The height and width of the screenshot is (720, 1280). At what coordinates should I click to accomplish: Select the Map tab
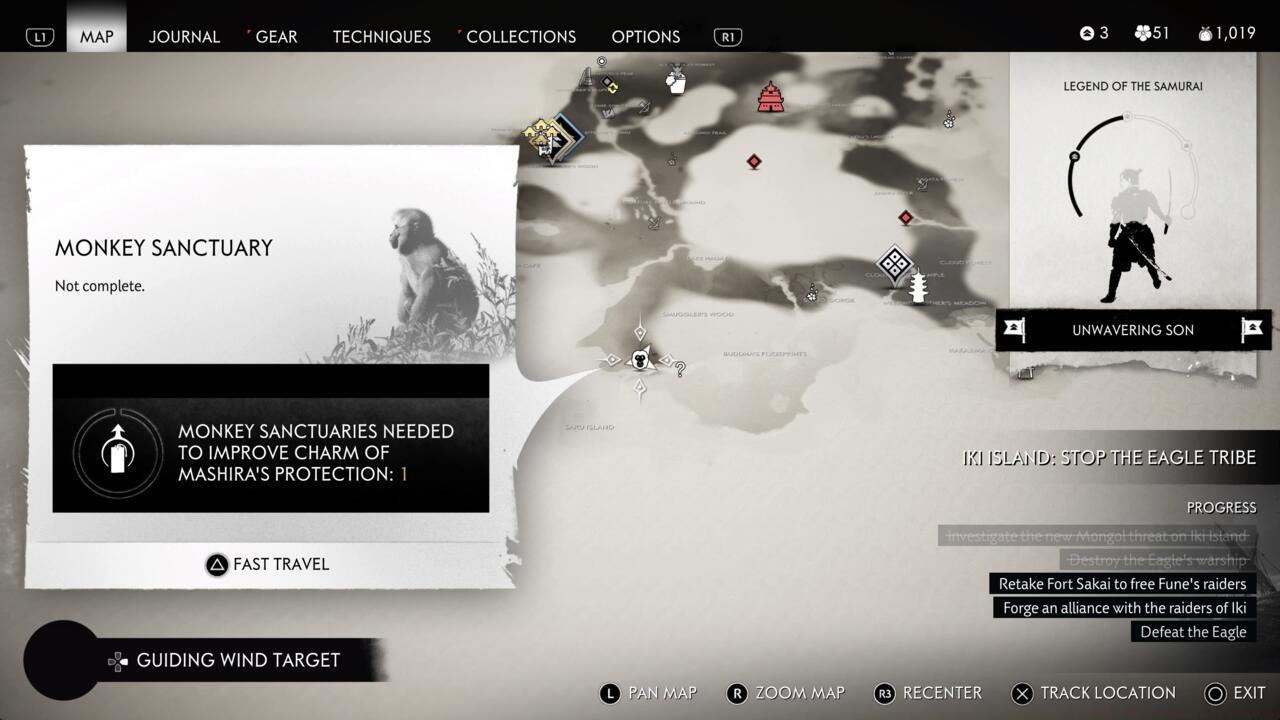(x=97, y=36)
